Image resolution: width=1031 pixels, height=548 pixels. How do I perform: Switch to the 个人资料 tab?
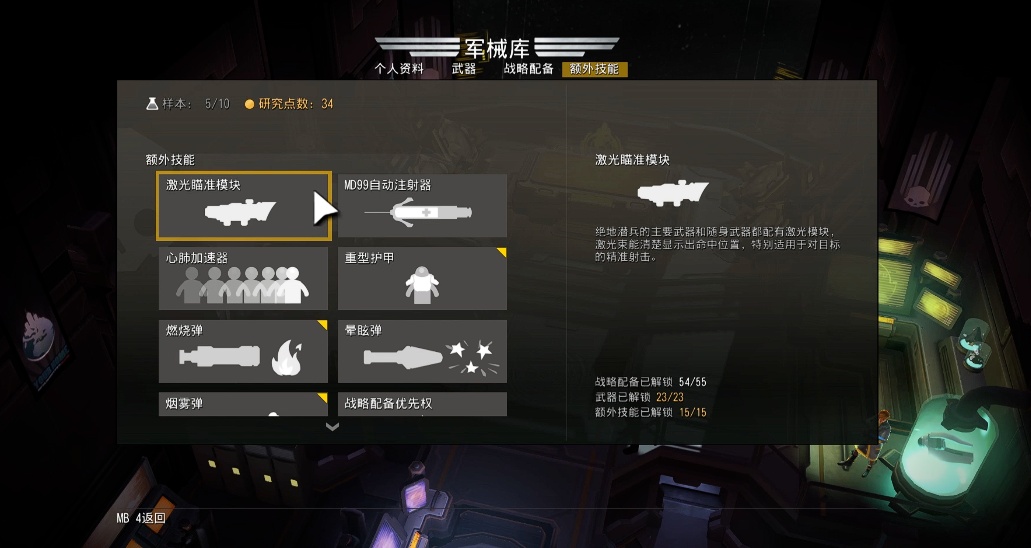[399, 69]
